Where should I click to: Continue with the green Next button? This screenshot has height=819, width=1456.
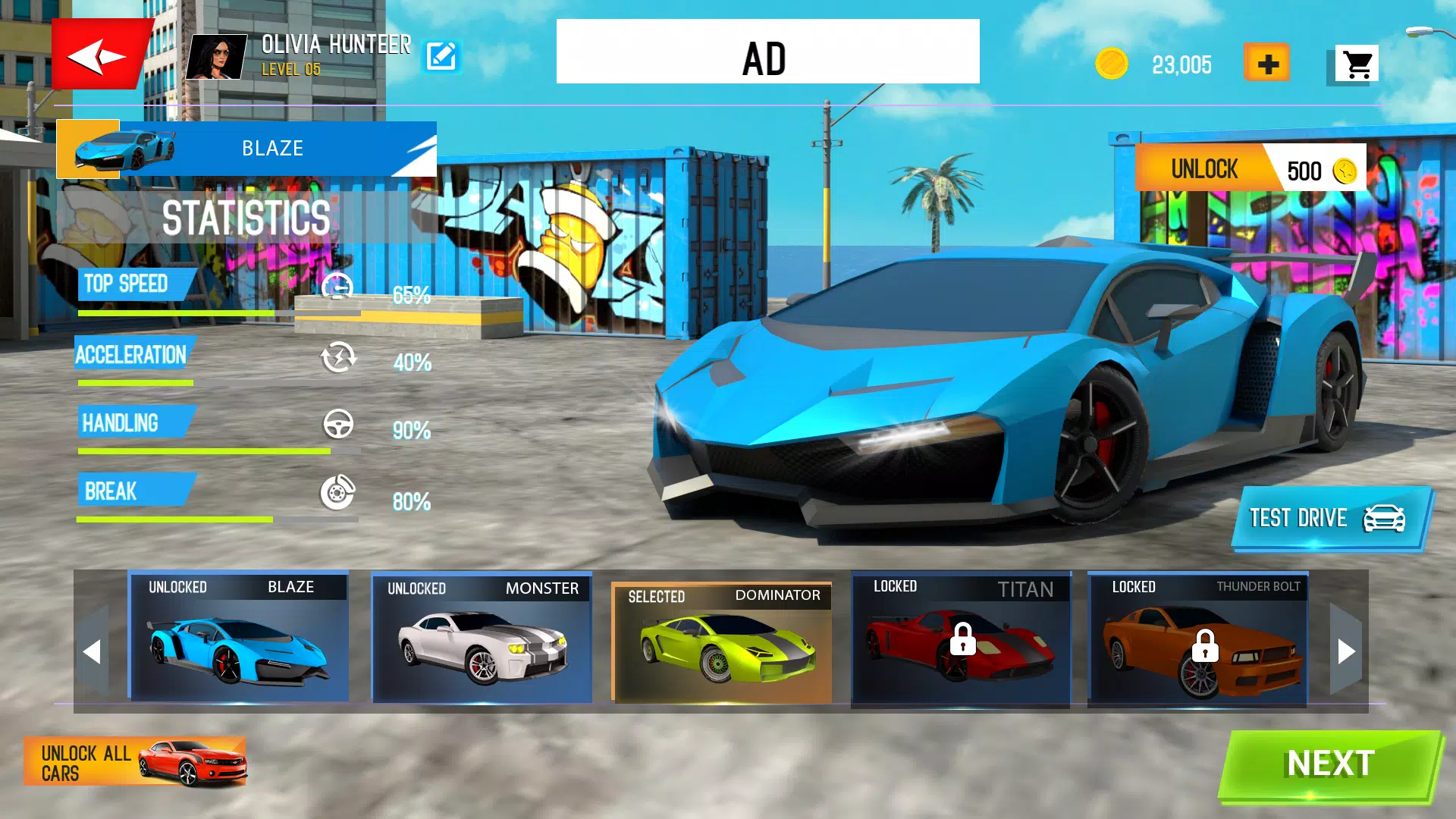click(1330, 764)
